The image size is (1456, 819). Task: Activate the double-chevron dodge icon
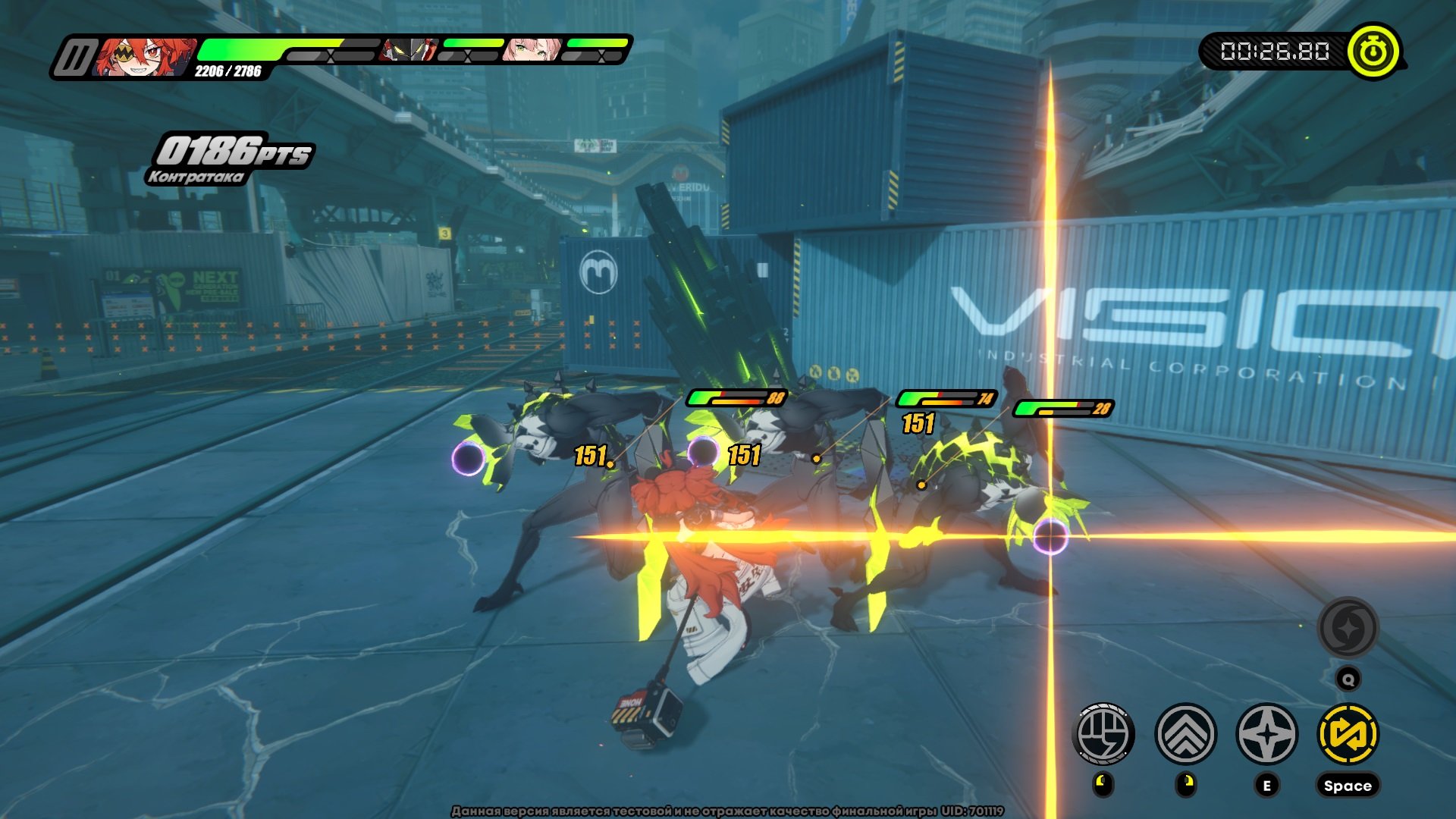1185,733
